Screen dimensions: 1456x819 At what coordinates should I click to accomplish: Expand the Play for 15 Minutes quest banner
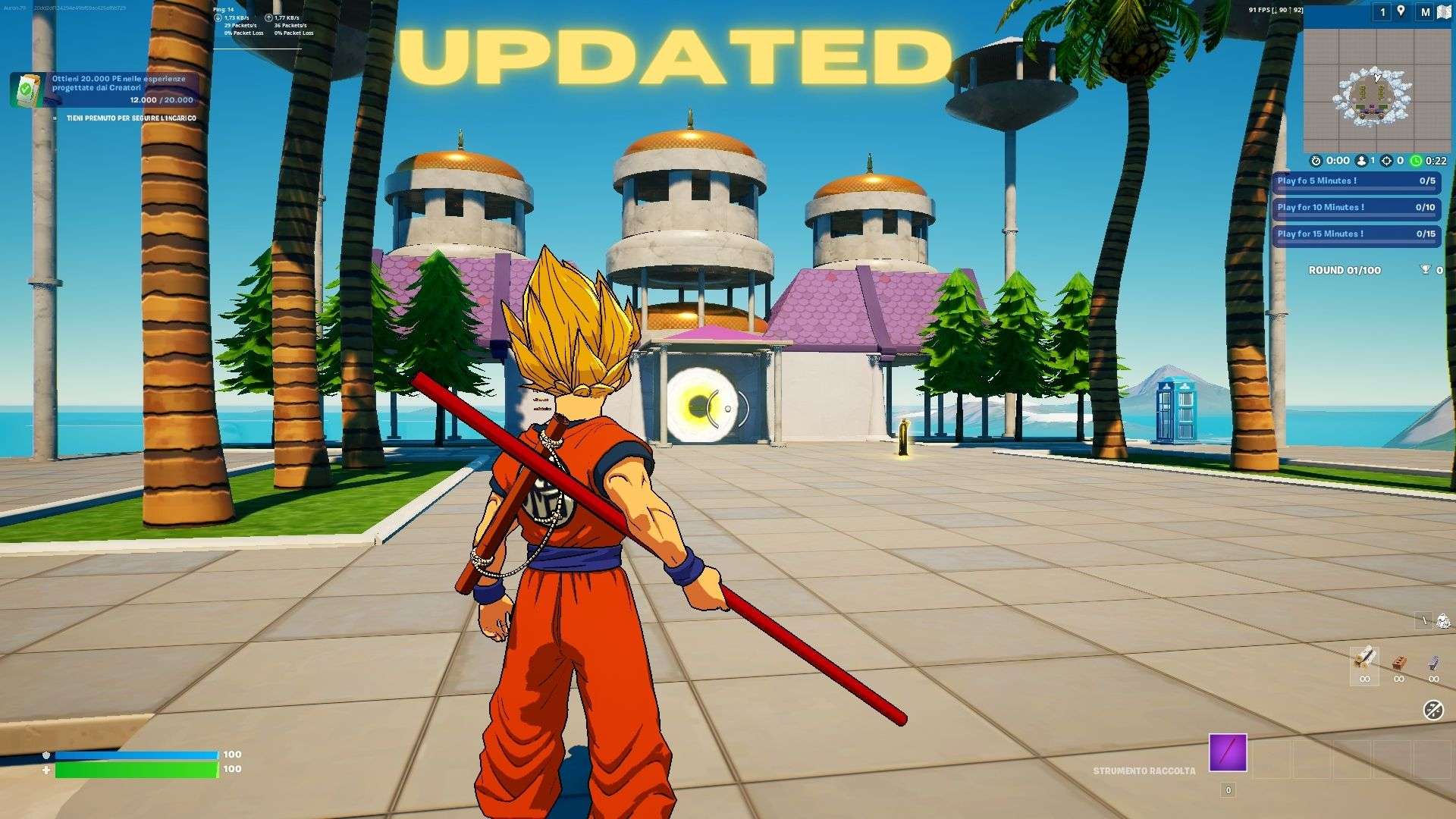(x=1356, y=234)
